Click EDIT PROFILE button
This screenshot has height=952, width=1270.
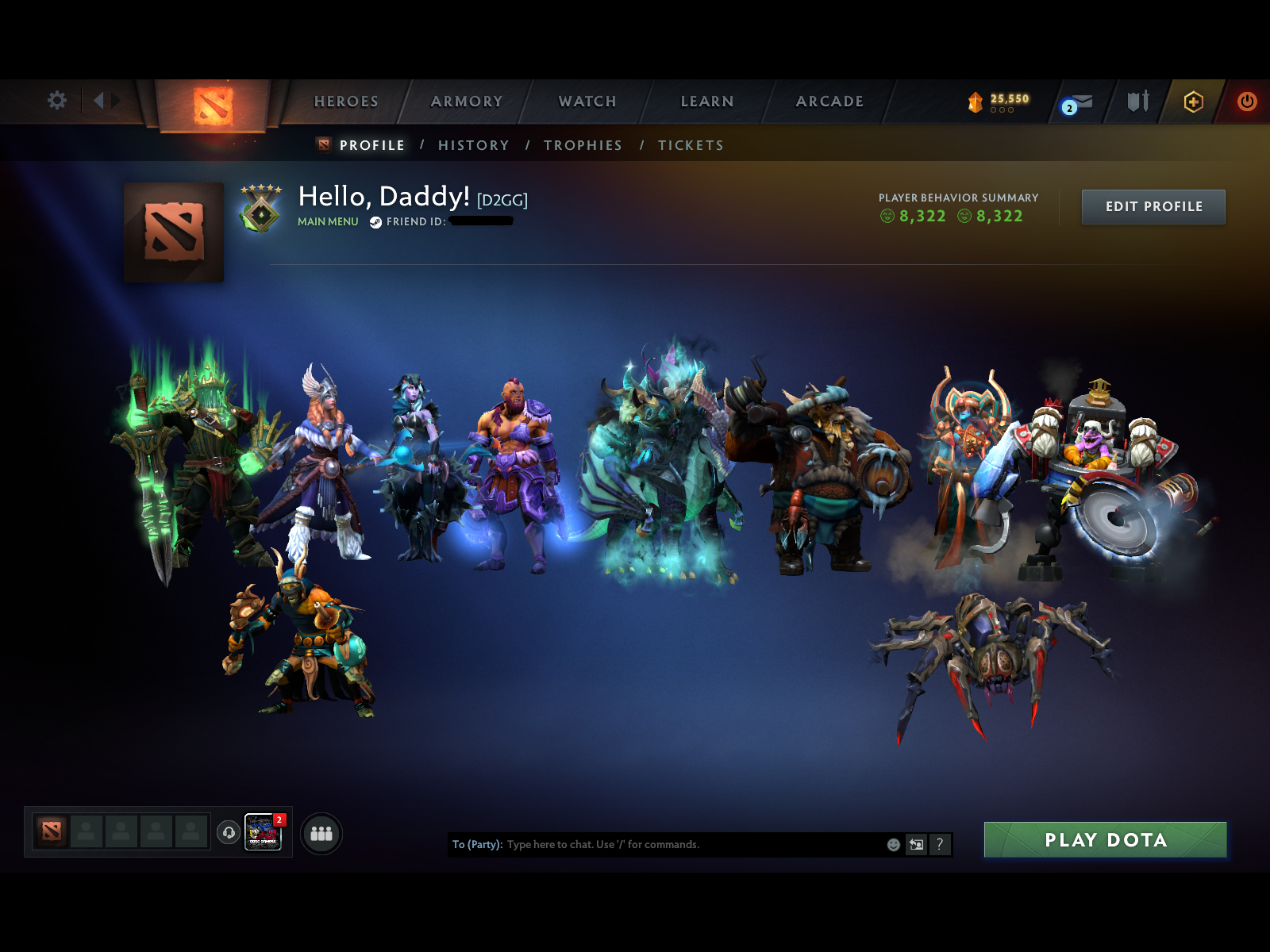pos(1153,206)
